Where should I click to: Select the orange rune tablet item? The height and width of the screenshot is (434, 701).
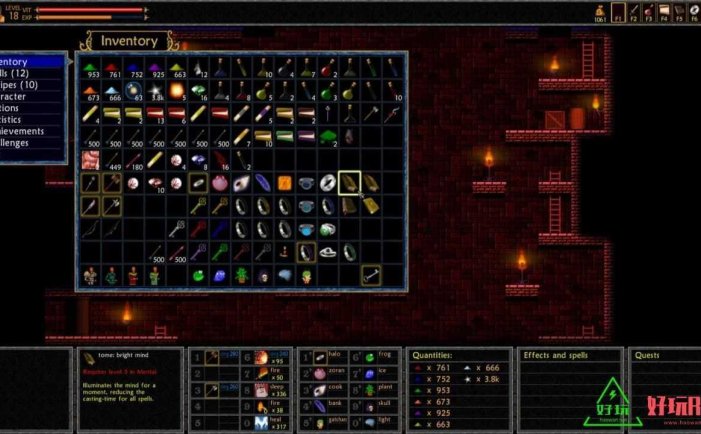pyautogui.click(x=284, y=182)
